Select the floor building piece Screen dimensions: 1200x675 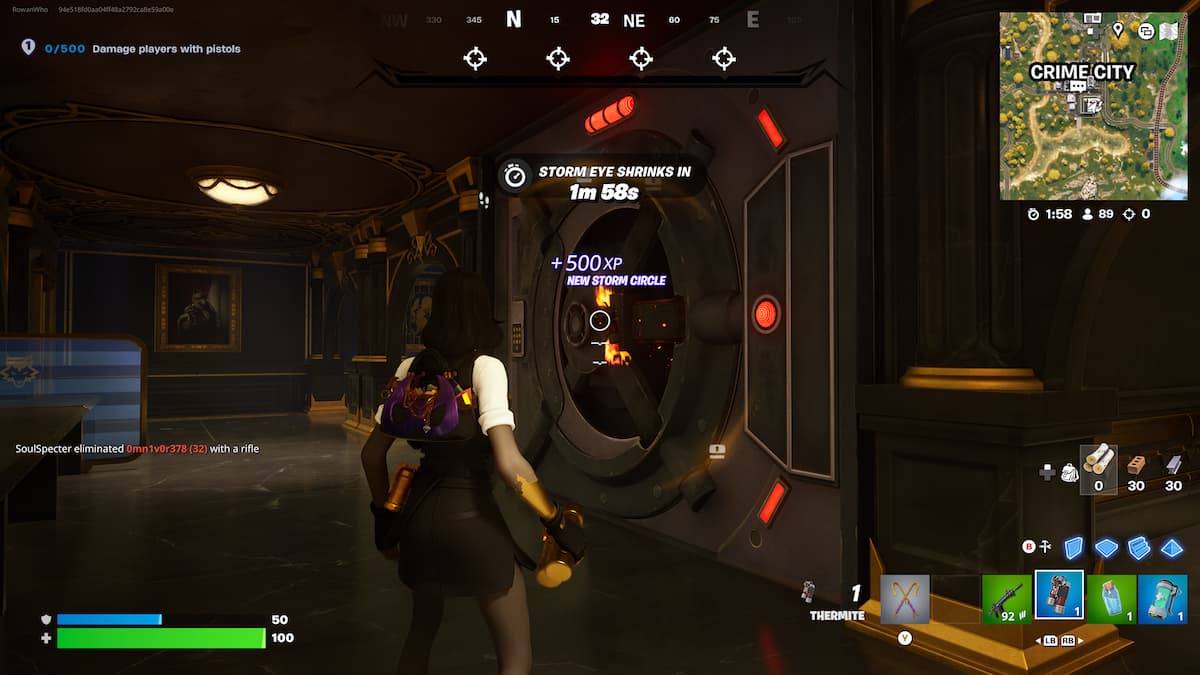coord(1106,548)
